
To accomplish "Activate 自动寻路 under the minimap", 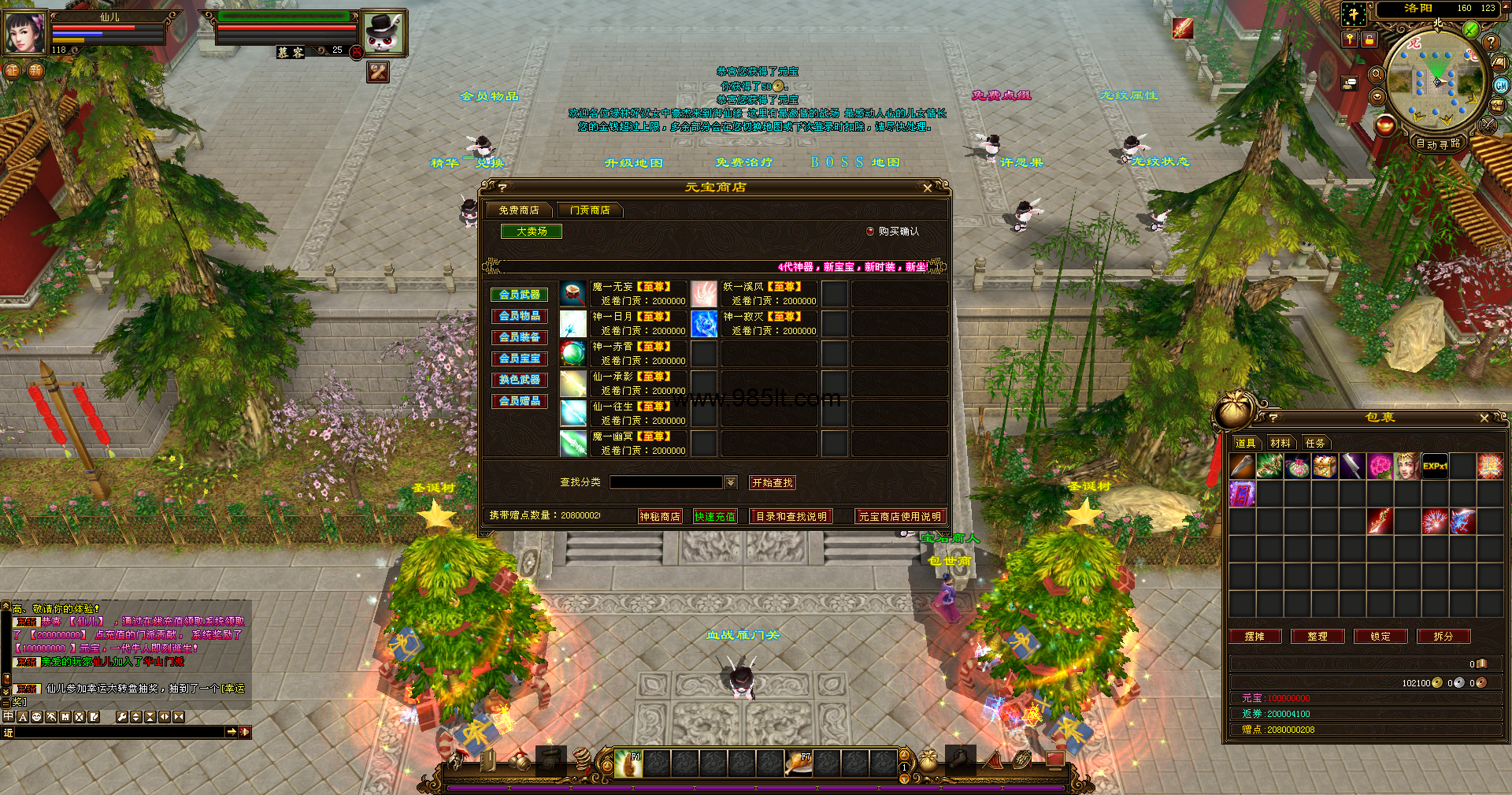I will coord(1438,143).
